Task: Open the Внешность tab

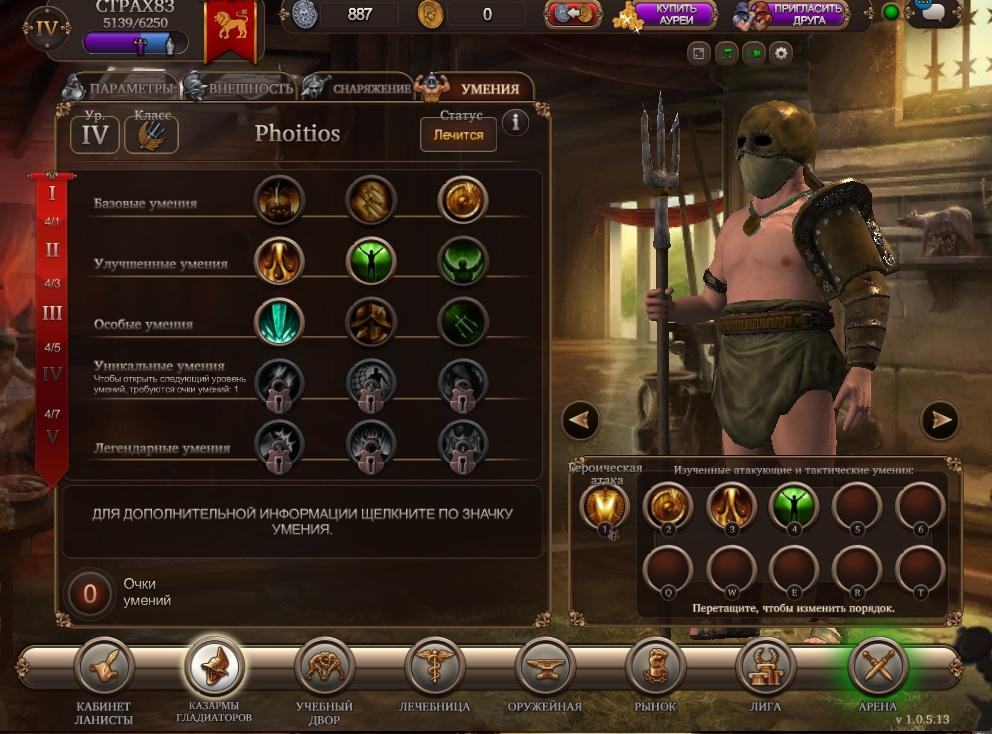Action: coord(240,88)
